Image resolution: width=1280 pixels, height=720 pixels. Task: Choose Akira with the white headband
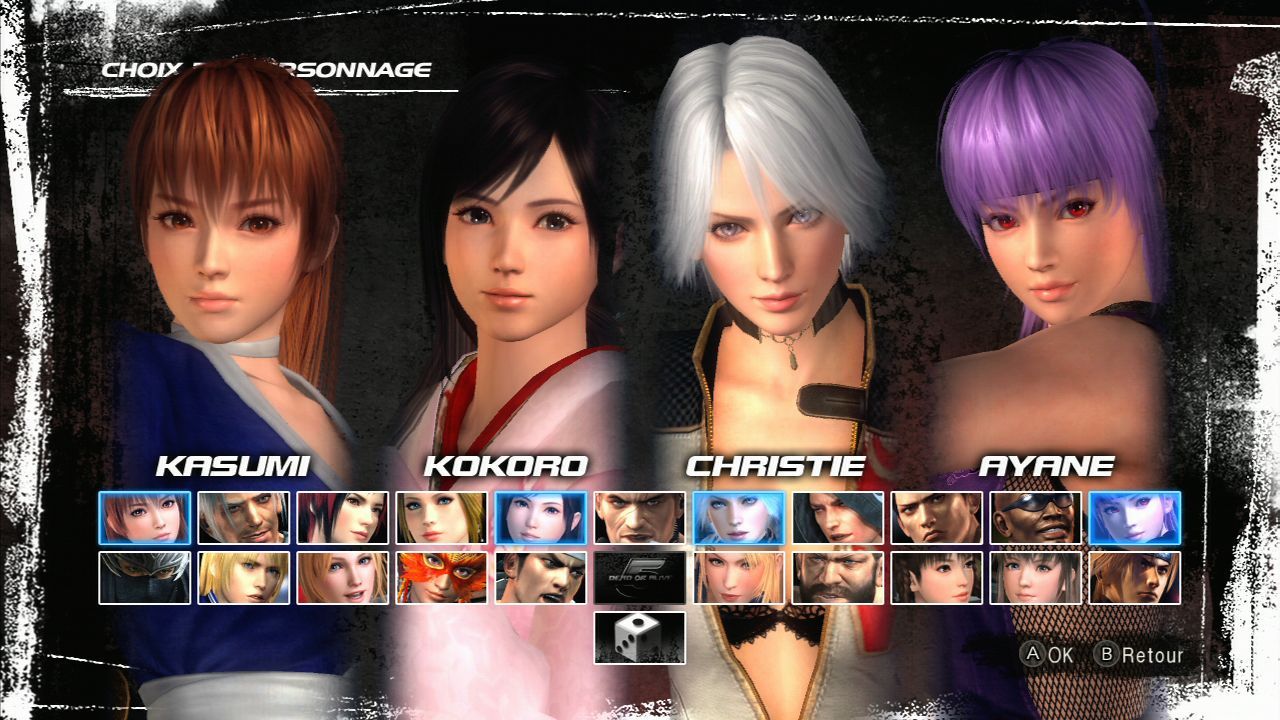coord(540,578)
